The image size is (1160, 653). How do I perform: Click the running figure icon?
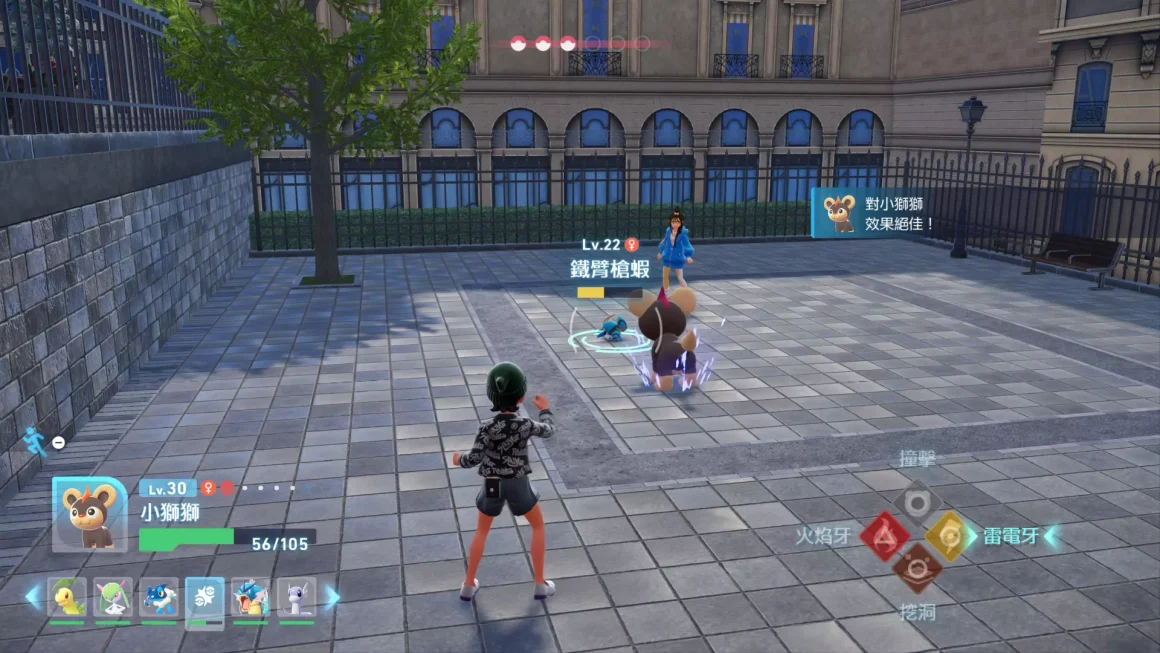tap(35, 441)
